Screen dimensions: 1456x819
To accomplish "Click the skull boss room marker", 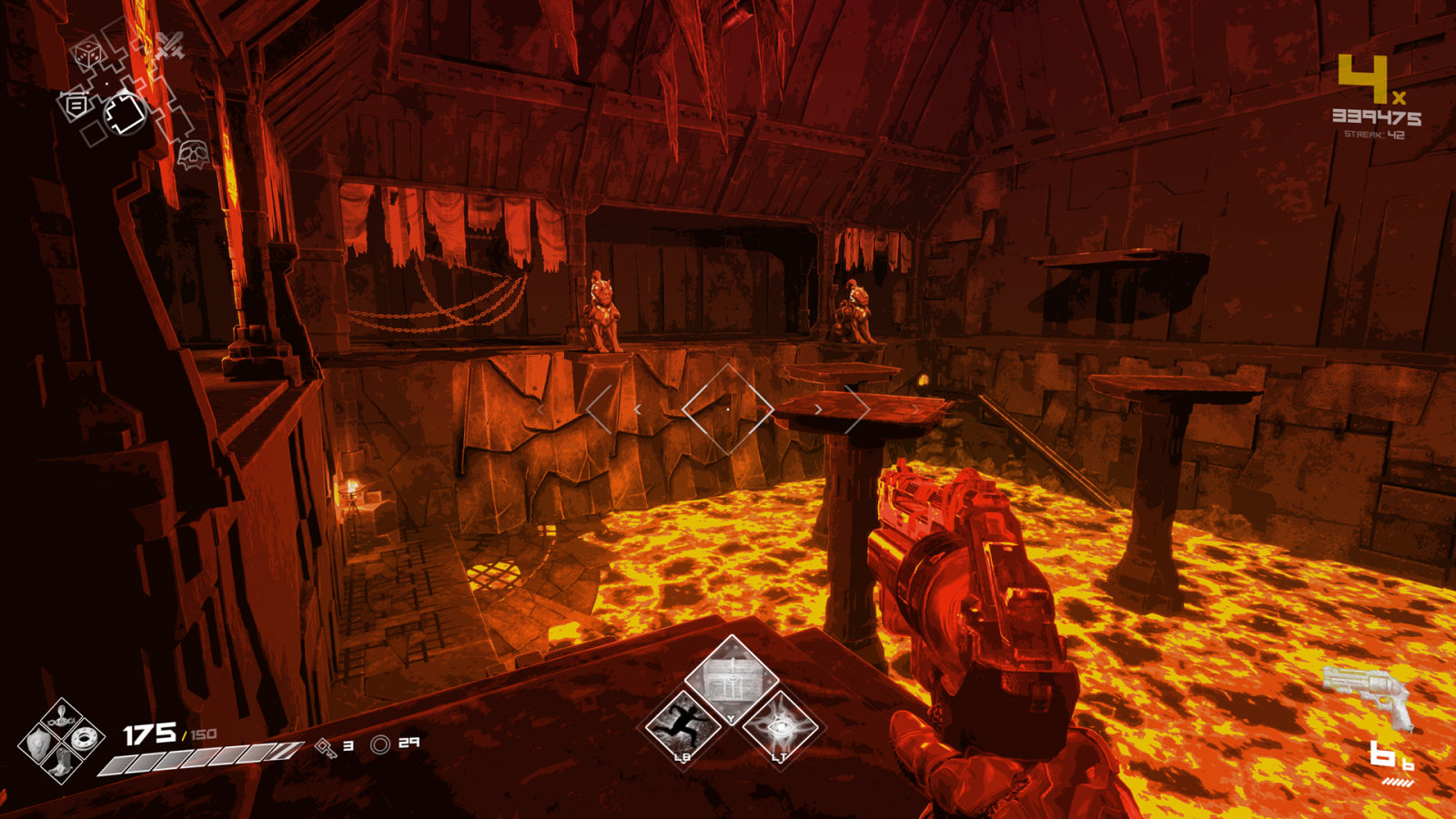I will [x=193, y=155].
